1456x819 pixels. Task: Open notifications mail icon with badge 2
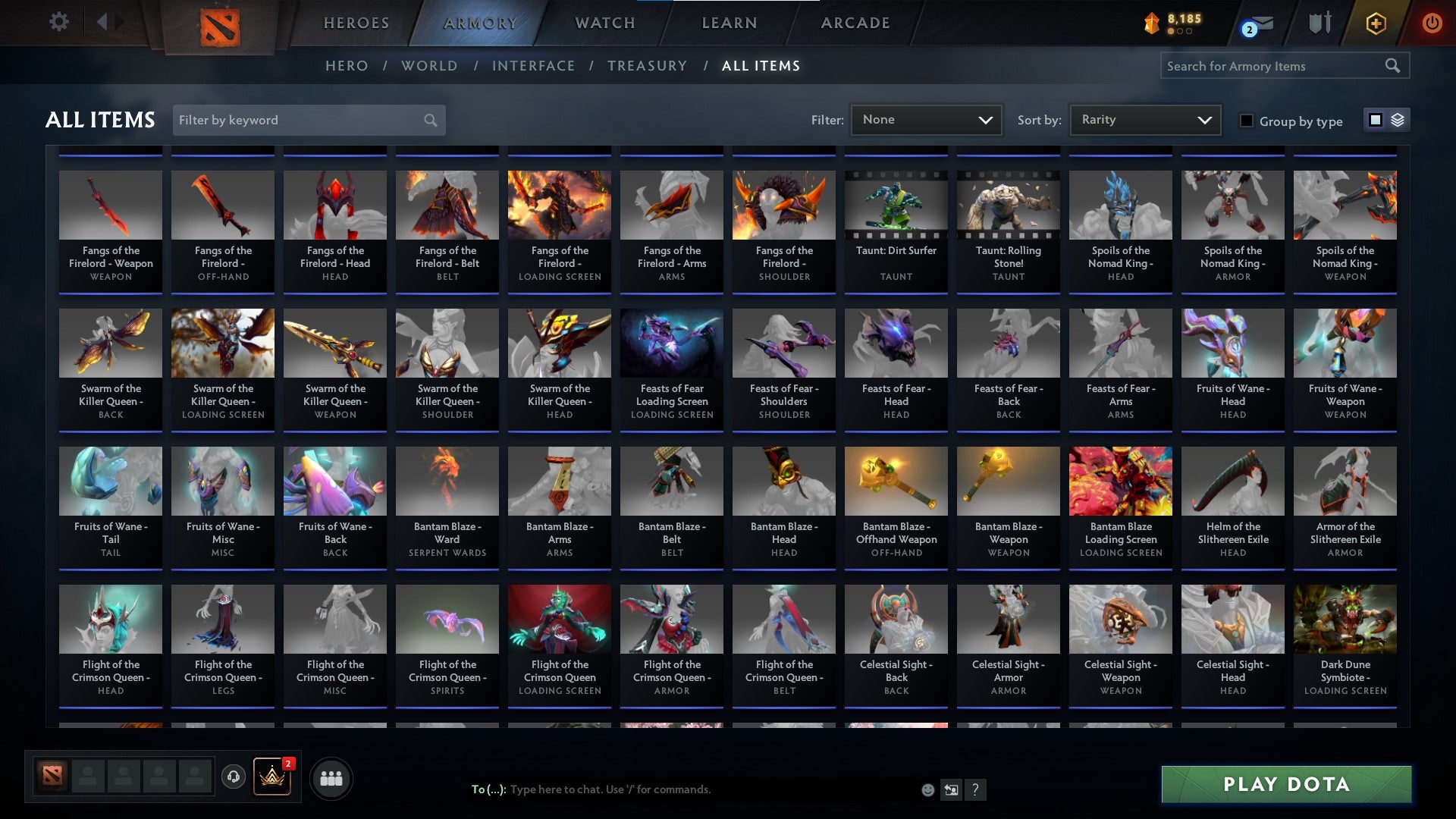pos(1256,24)
